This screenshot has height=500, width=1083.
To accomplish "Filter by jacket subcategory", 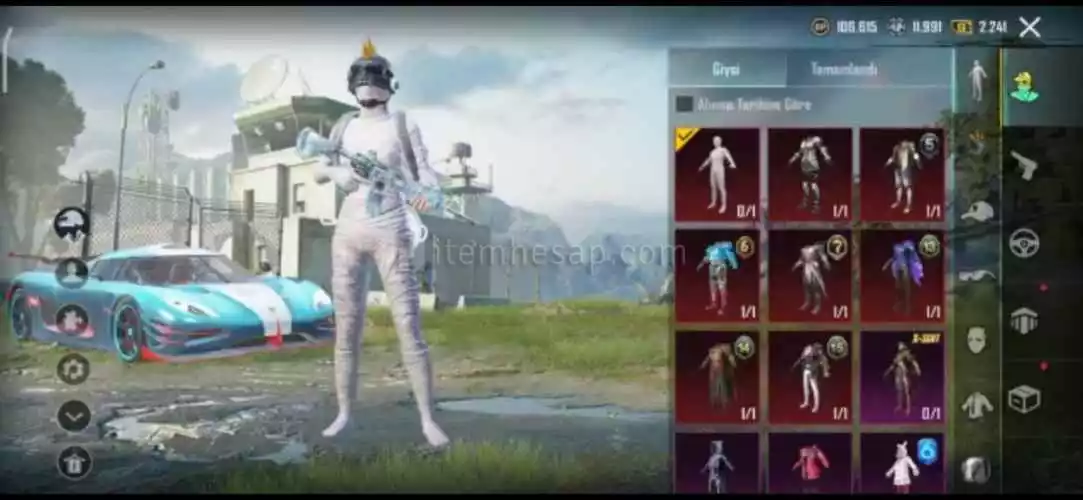I will tap(976, 405).
